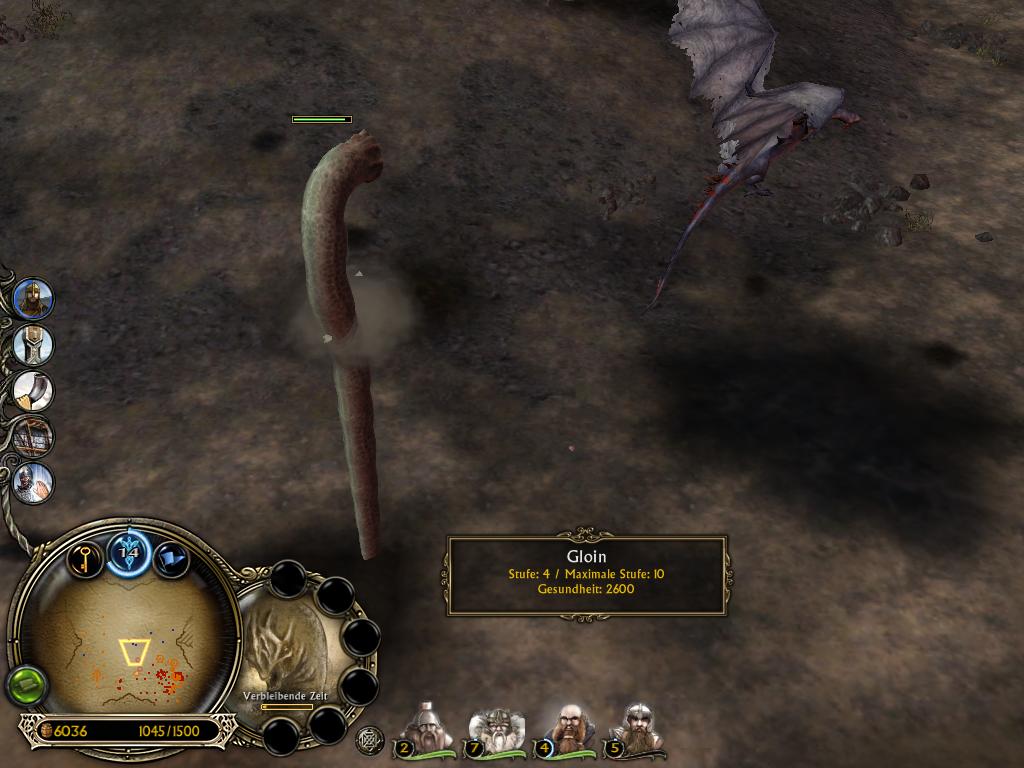Activate the war horn power icon
This screenshot has width=1024, height=768.
[x=33, y=391]
